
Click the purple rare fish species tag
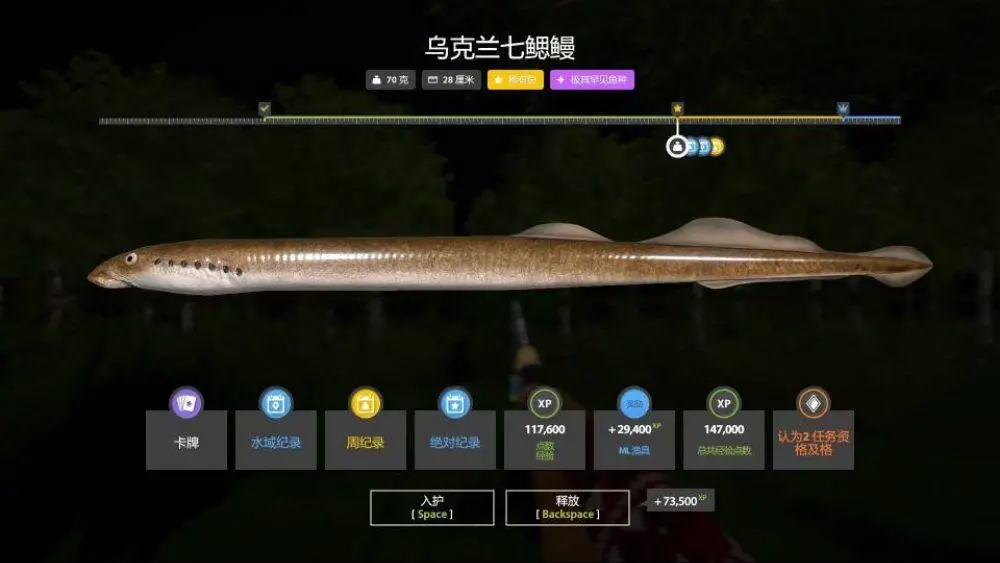[x=592, y=80]
